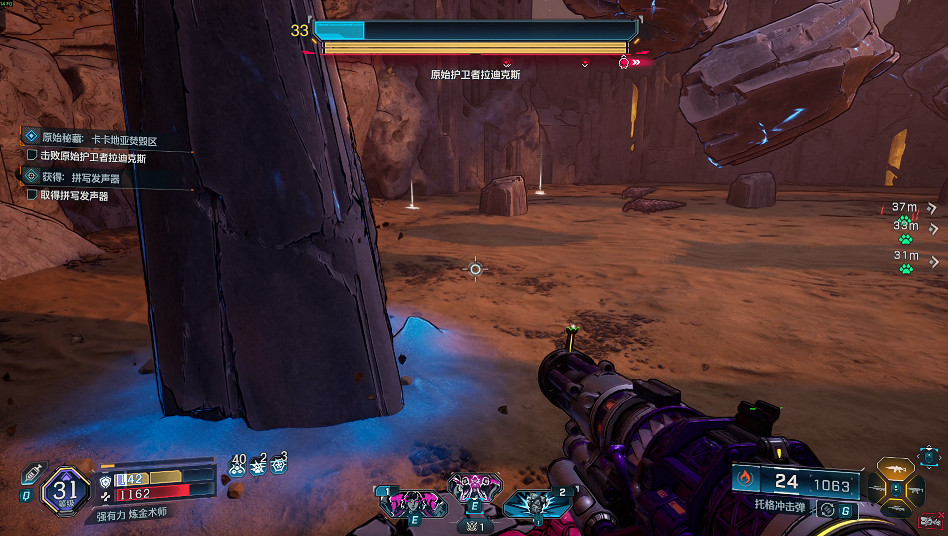This screenshot has height=536, width=948.
Task: Click the fire element icon by ammo
Action: point(746,481)
